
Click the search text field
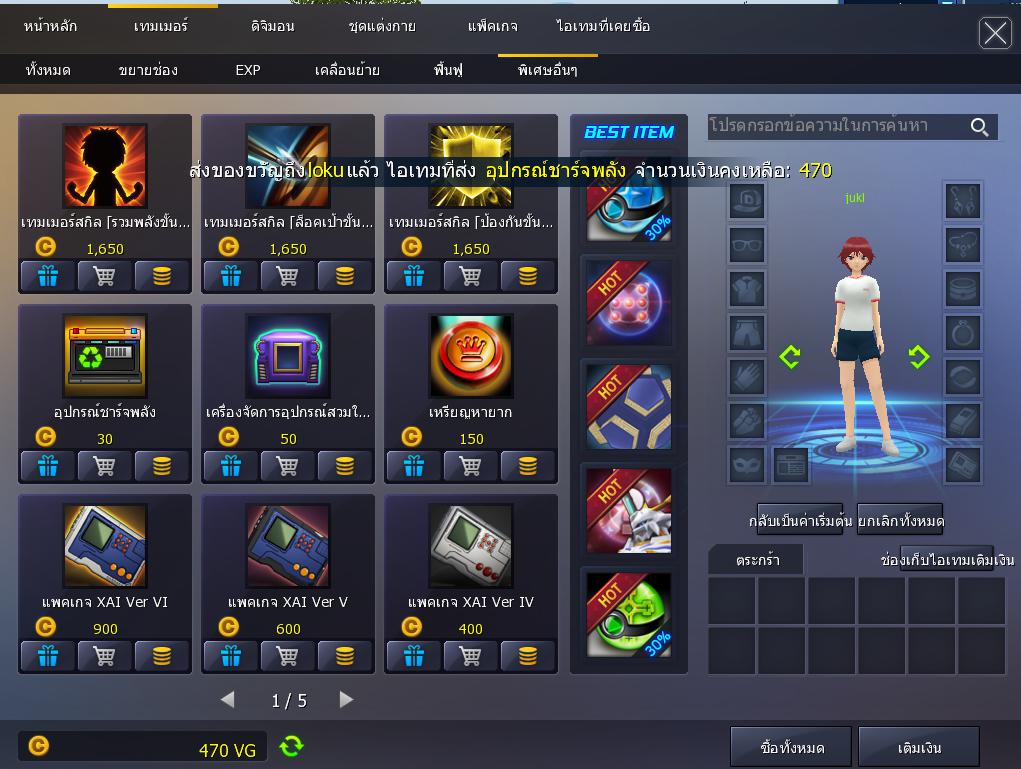(835, 126)
